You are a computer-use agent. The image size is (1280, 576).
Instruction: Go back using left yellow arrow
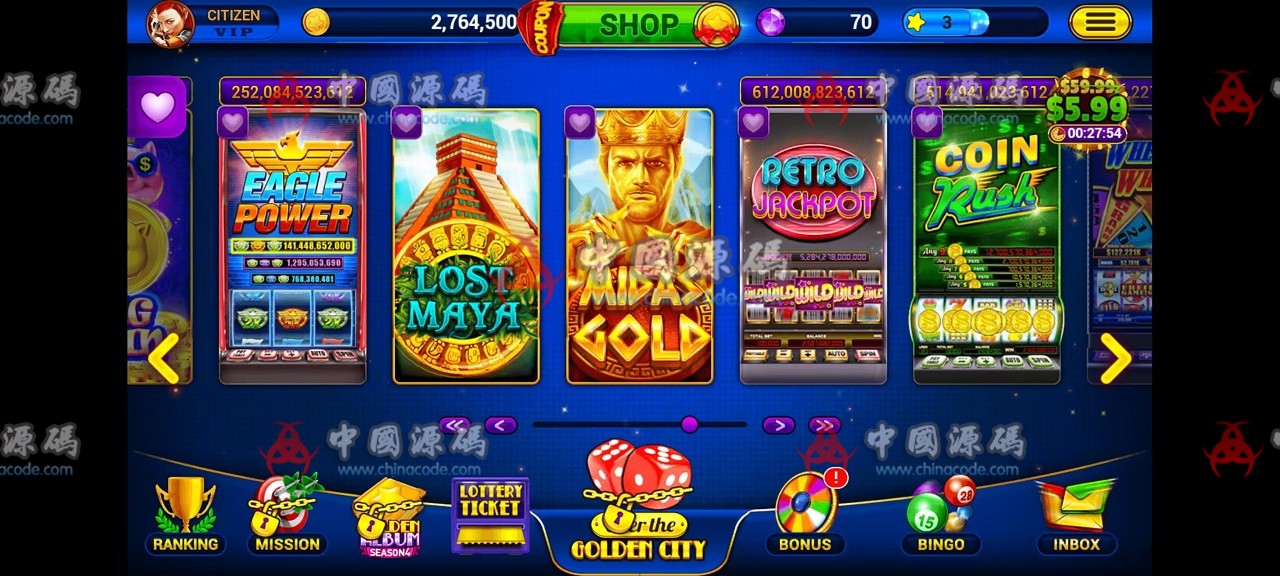tap(163, 357)
